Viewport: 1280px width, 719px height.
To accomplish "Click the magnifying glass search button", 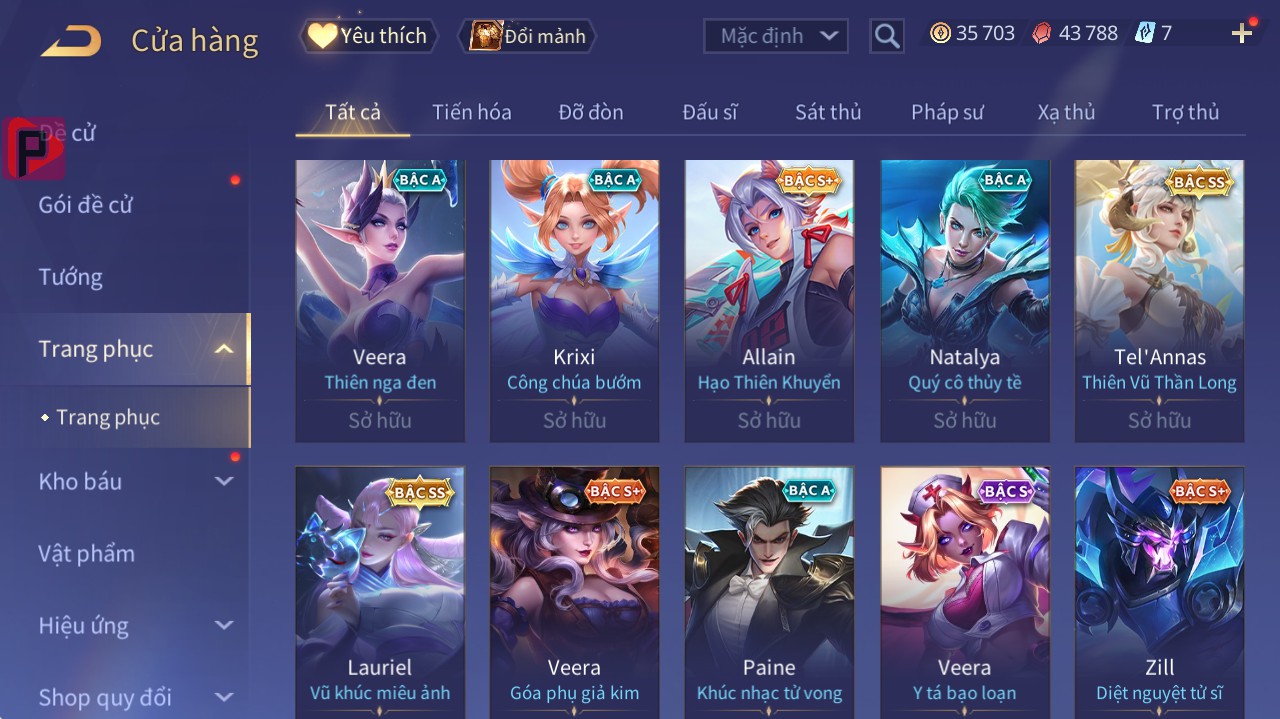I will click(x=886, y=37).
